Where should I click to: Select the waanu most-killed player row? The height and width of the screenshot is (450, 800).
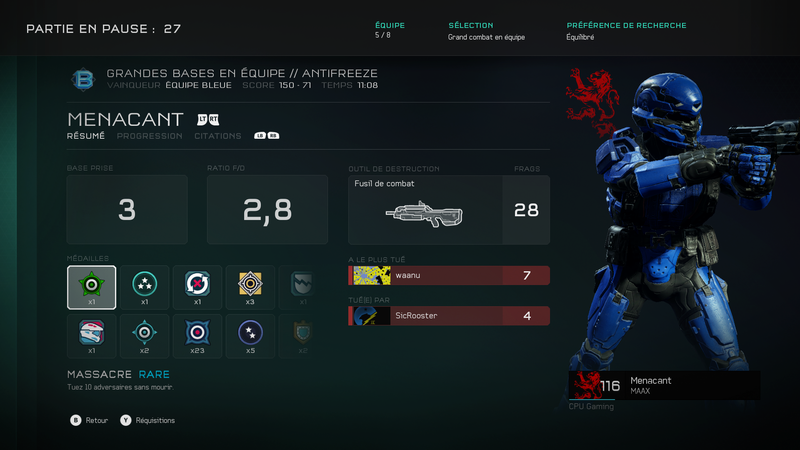pyautogui.click(x=449, y=275)
